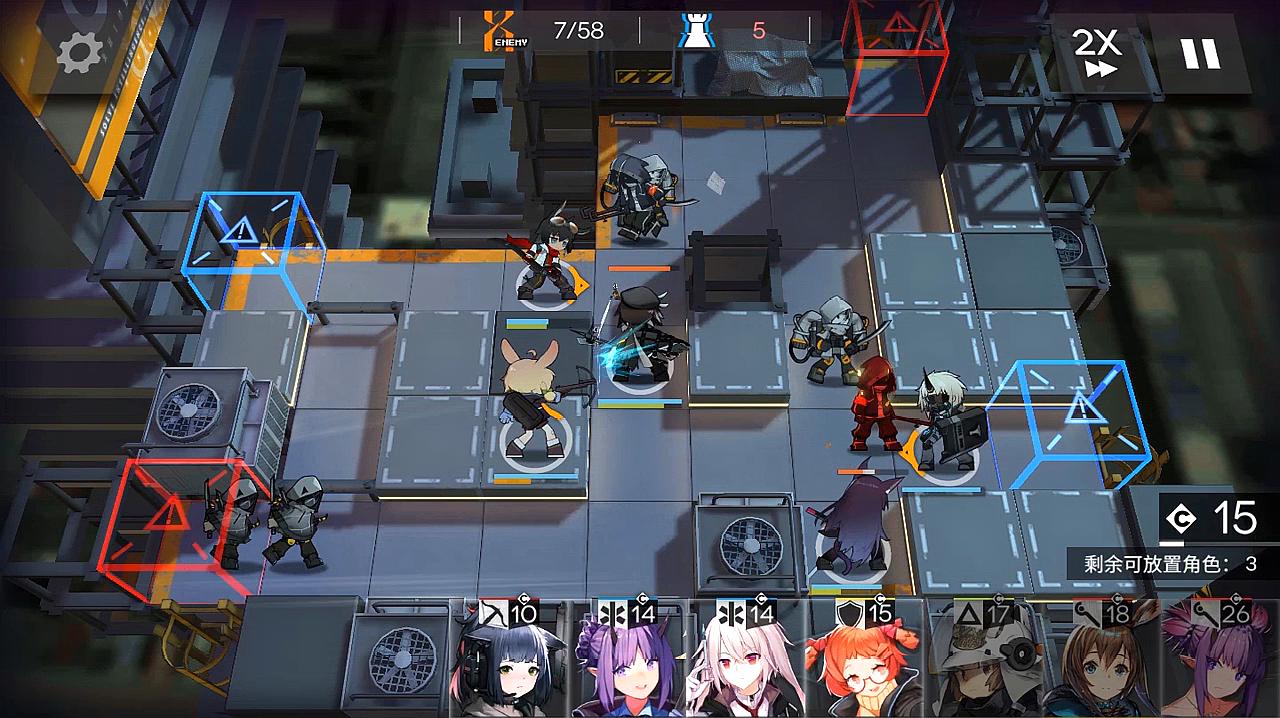Screen dimensions: 1280x718
Task: Pick the cost 26 caster operator card
Action: [x=1222, y=660]
